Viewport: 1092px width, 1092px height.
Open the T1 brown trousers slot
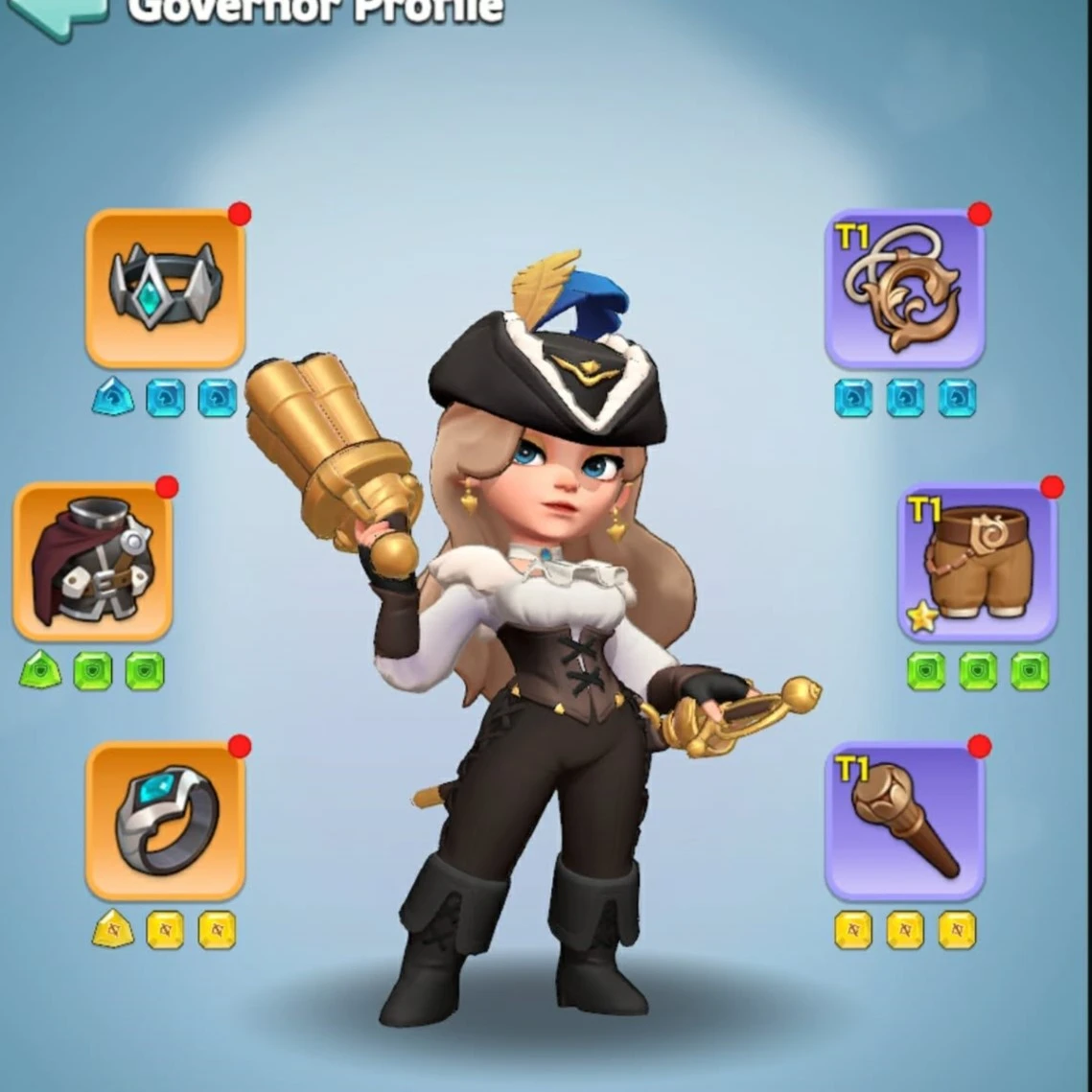[x=978, y=562]
